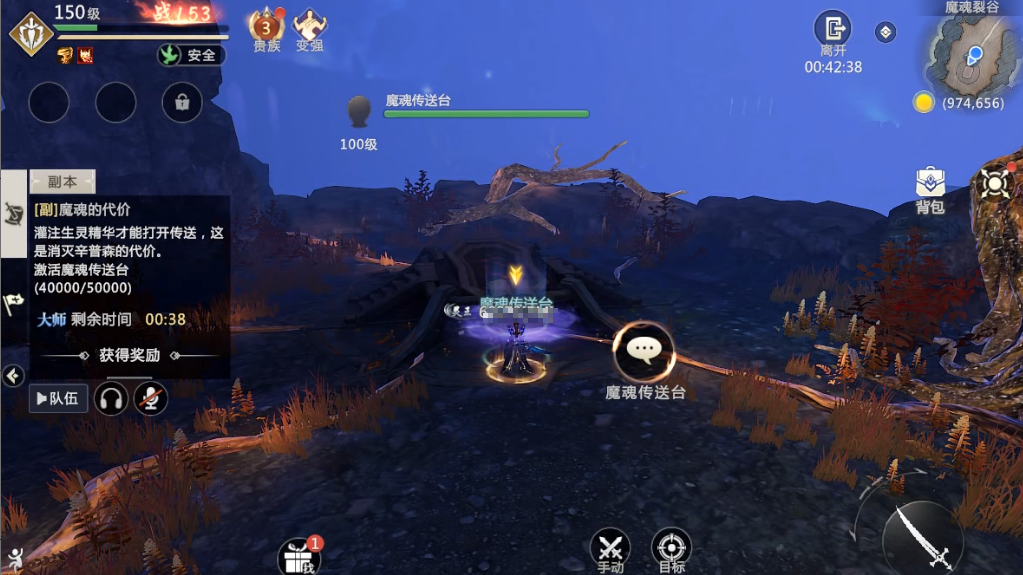
Task: Tap the padlock locked slot
Action: coord(182,102)
